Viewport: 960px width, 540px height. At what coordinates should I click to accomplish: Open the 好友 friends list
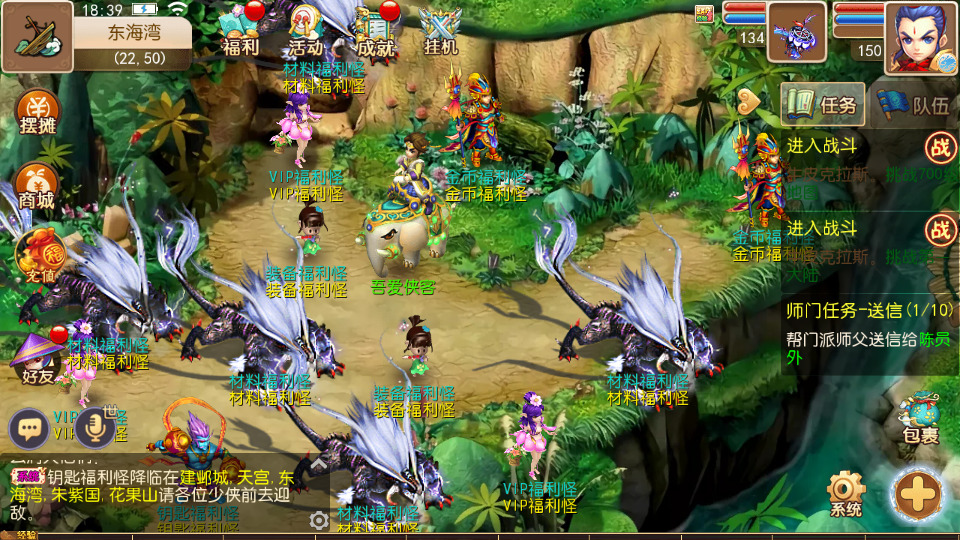pos(37,357)
